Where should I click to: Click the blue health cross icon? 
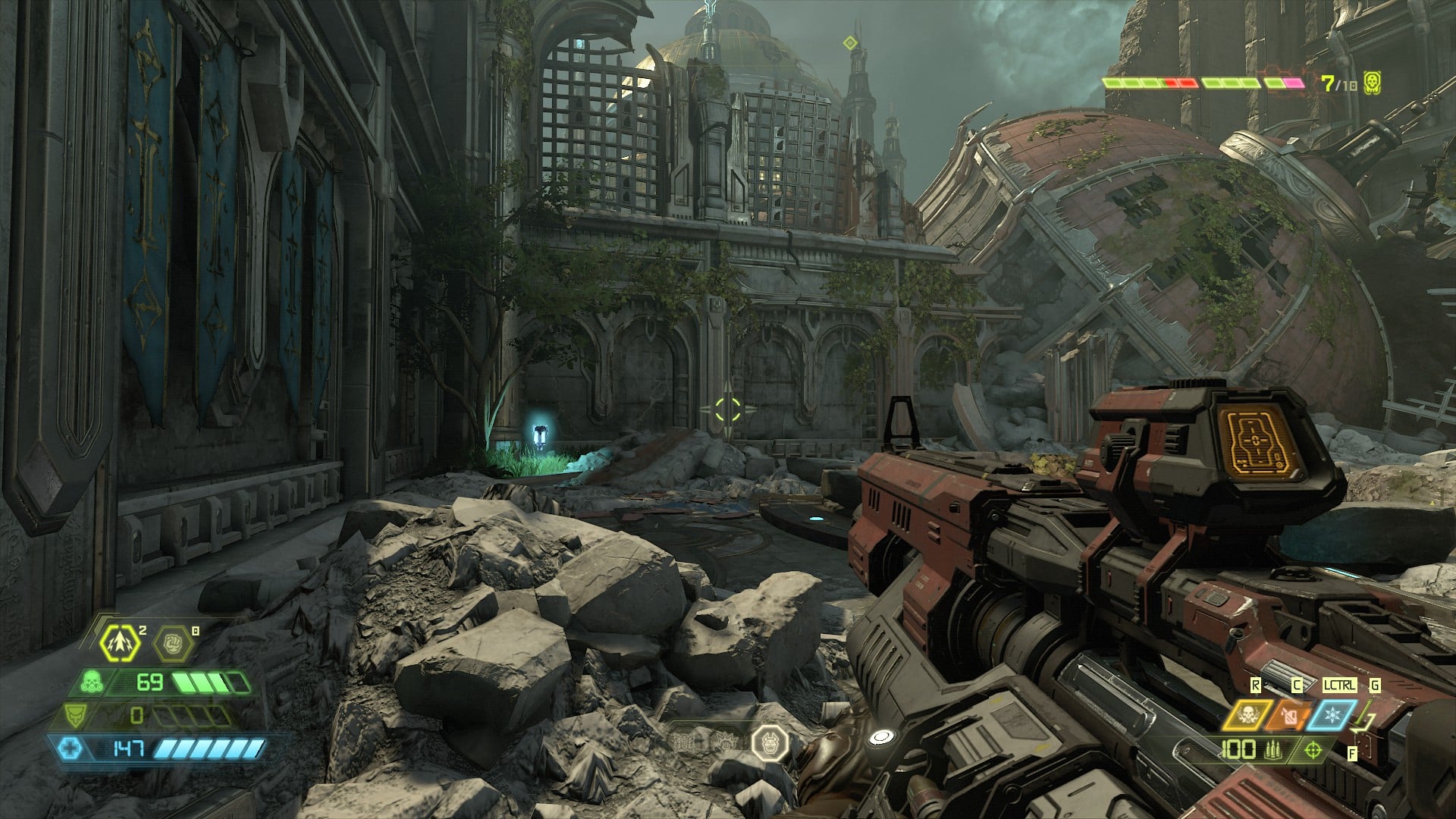[x=69, y=749]
